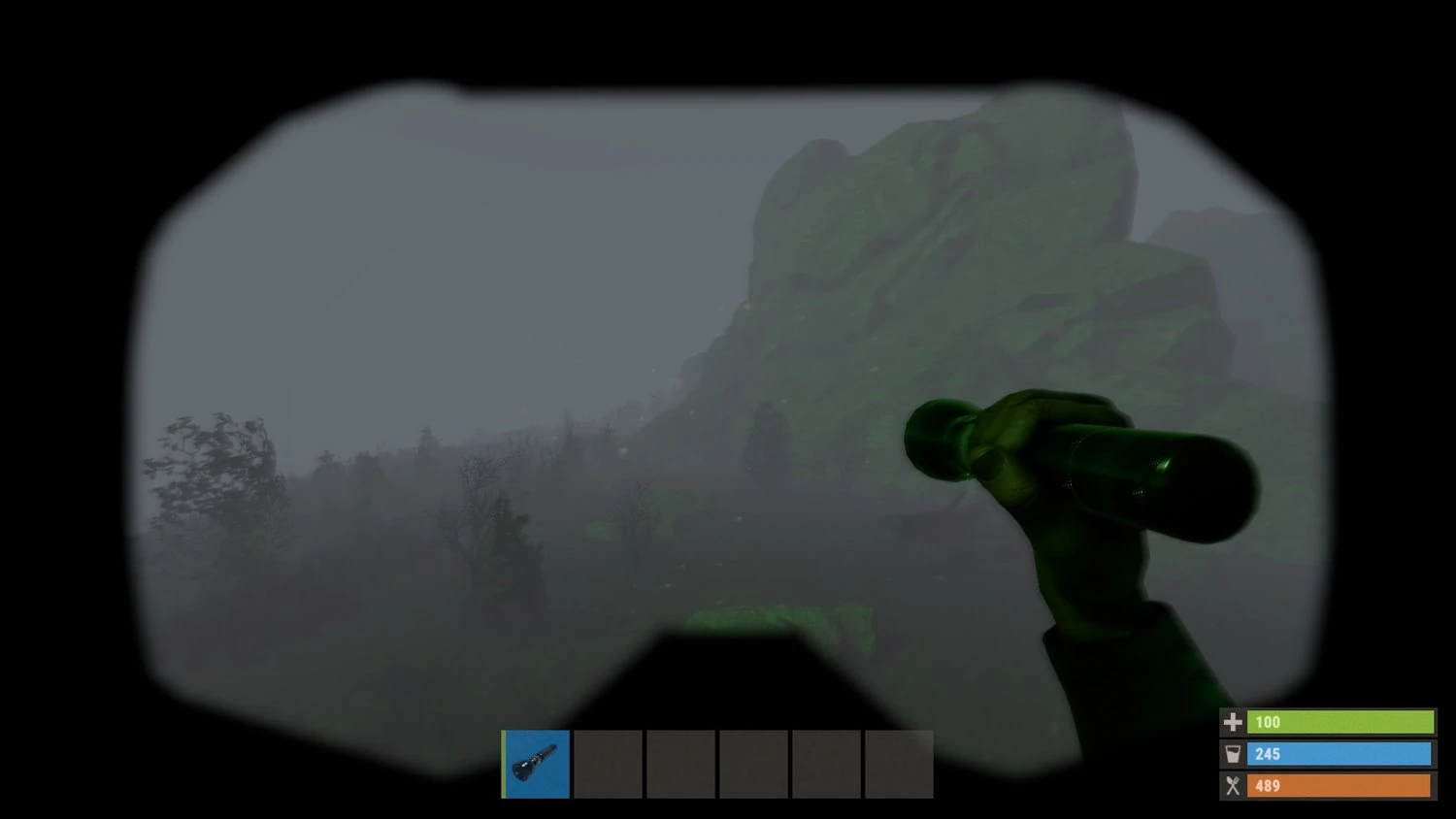
Task: Click the hydration cup icon
Action: click(x=1232, y=754)
